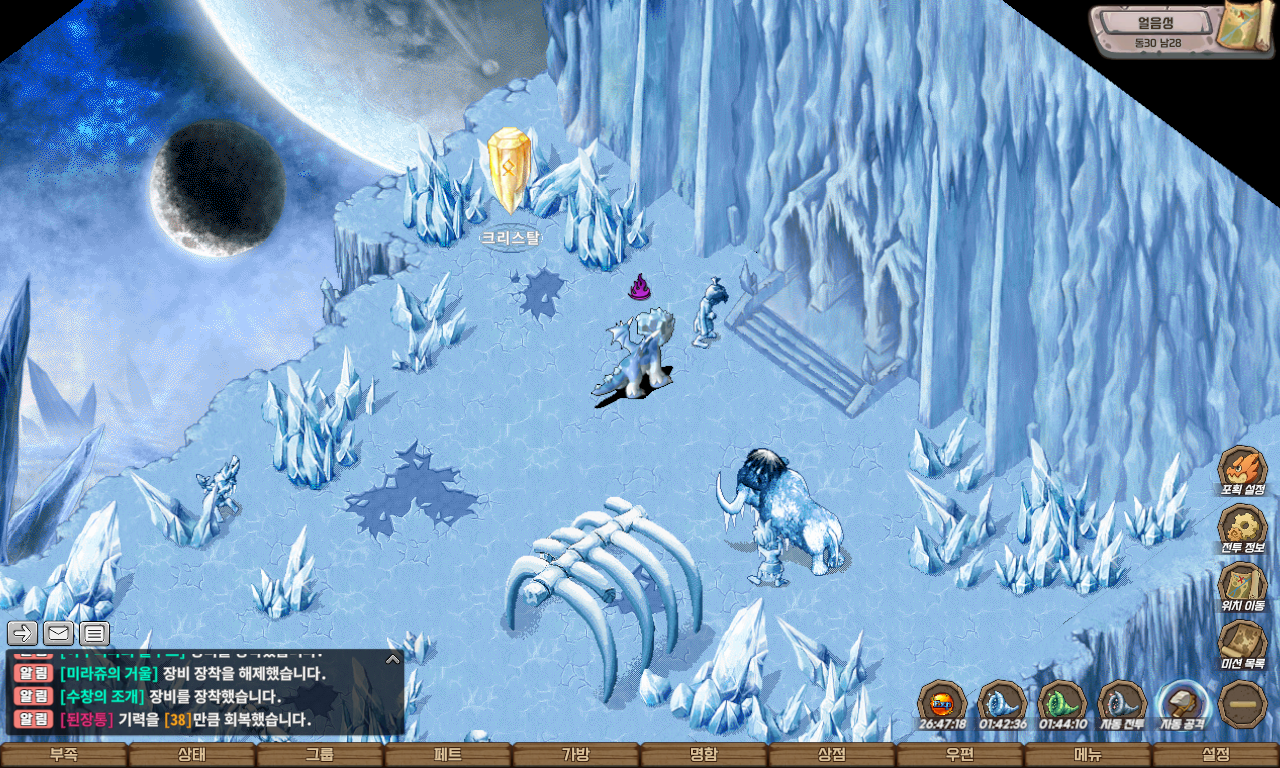Open the 상태 (Status) menu
The width and height of the screenshot is (1280, 768).
[x=192, y=755]
